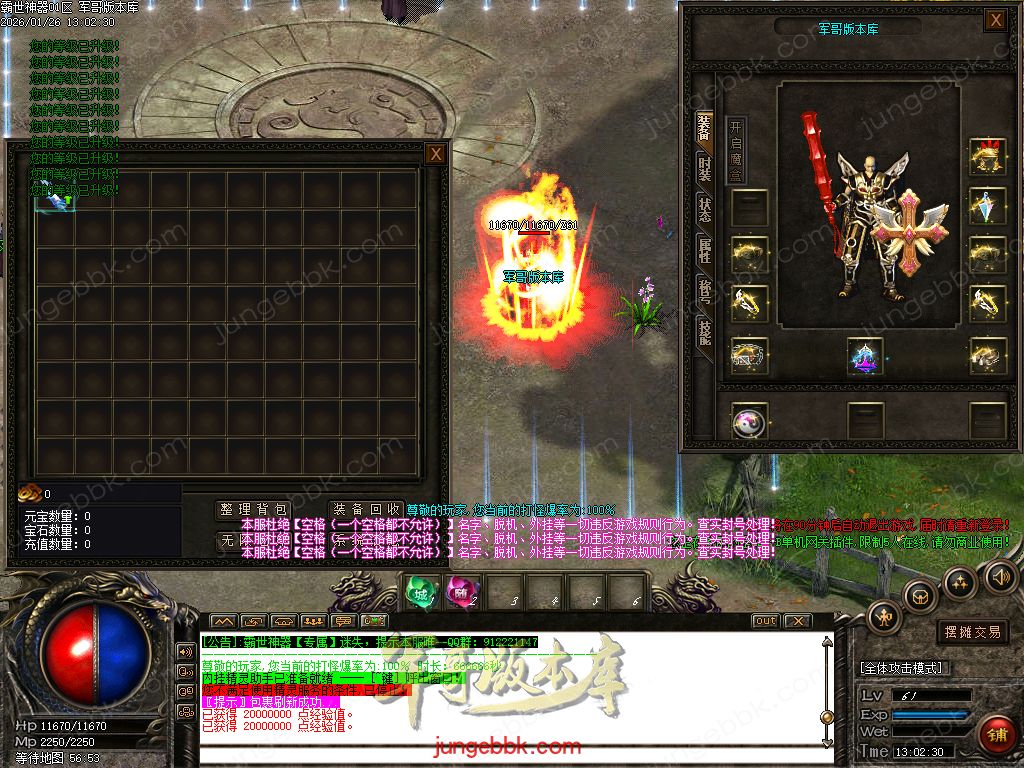The height and width of the screenshot is (768, 1024).
Task: Open 装备回收 equipment recycling
Action: (367, 510)
